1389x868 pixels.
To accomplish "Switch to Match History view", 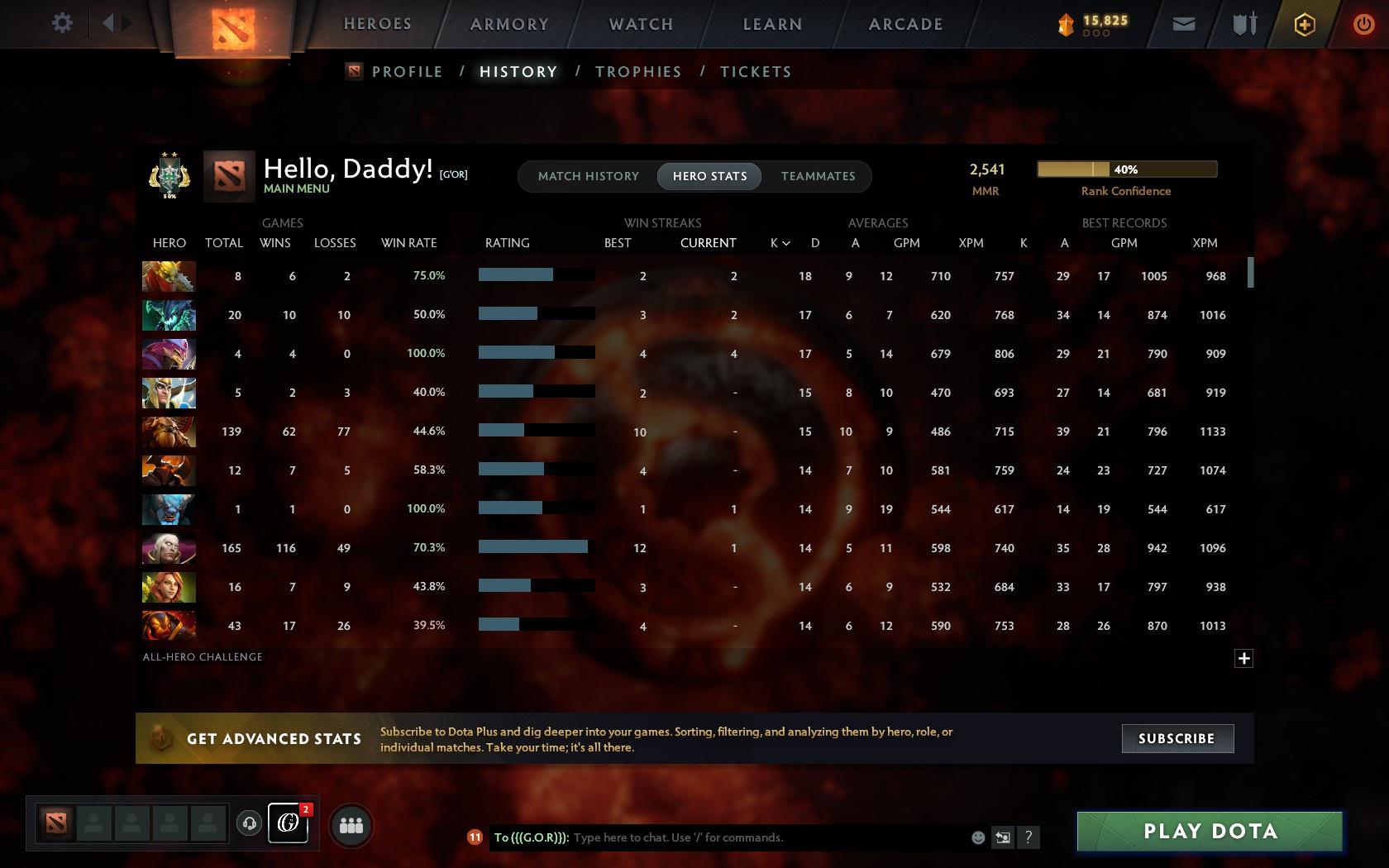I will tap(588, 176).
